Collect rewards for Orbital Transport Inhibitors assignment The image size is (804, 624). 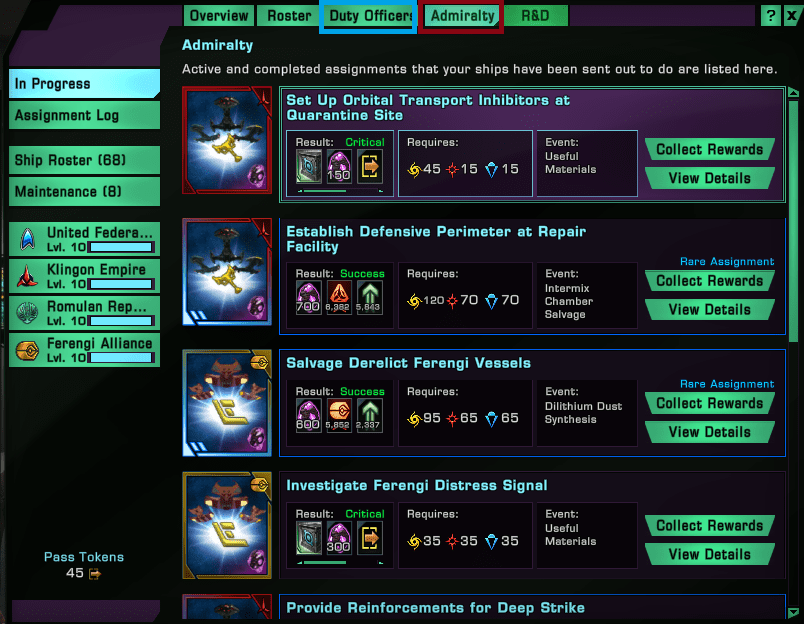click(x=710, y=150)
